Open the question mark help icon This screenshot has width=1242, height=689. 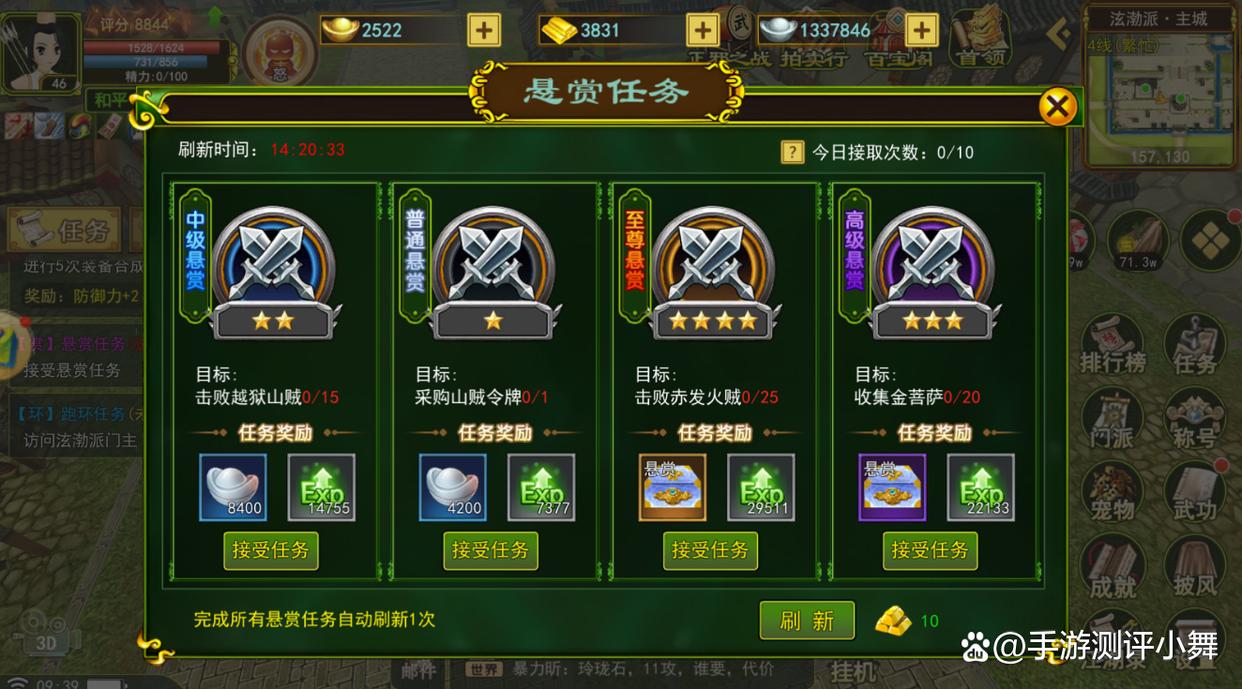point(792,152)
